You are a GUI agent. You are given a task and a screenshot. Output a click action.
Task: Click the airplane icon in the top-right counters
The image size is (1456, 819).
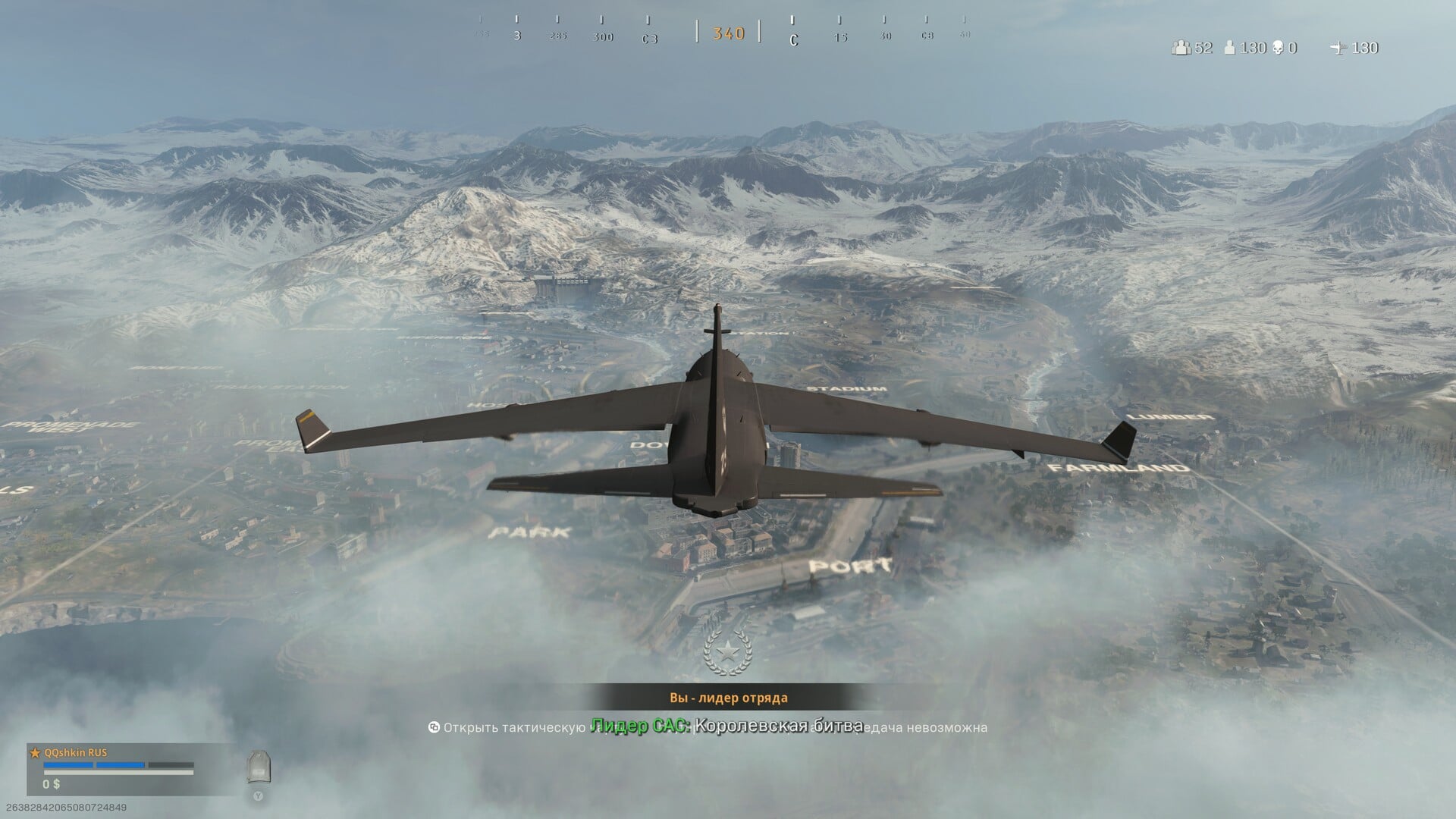pos(1338,48)
